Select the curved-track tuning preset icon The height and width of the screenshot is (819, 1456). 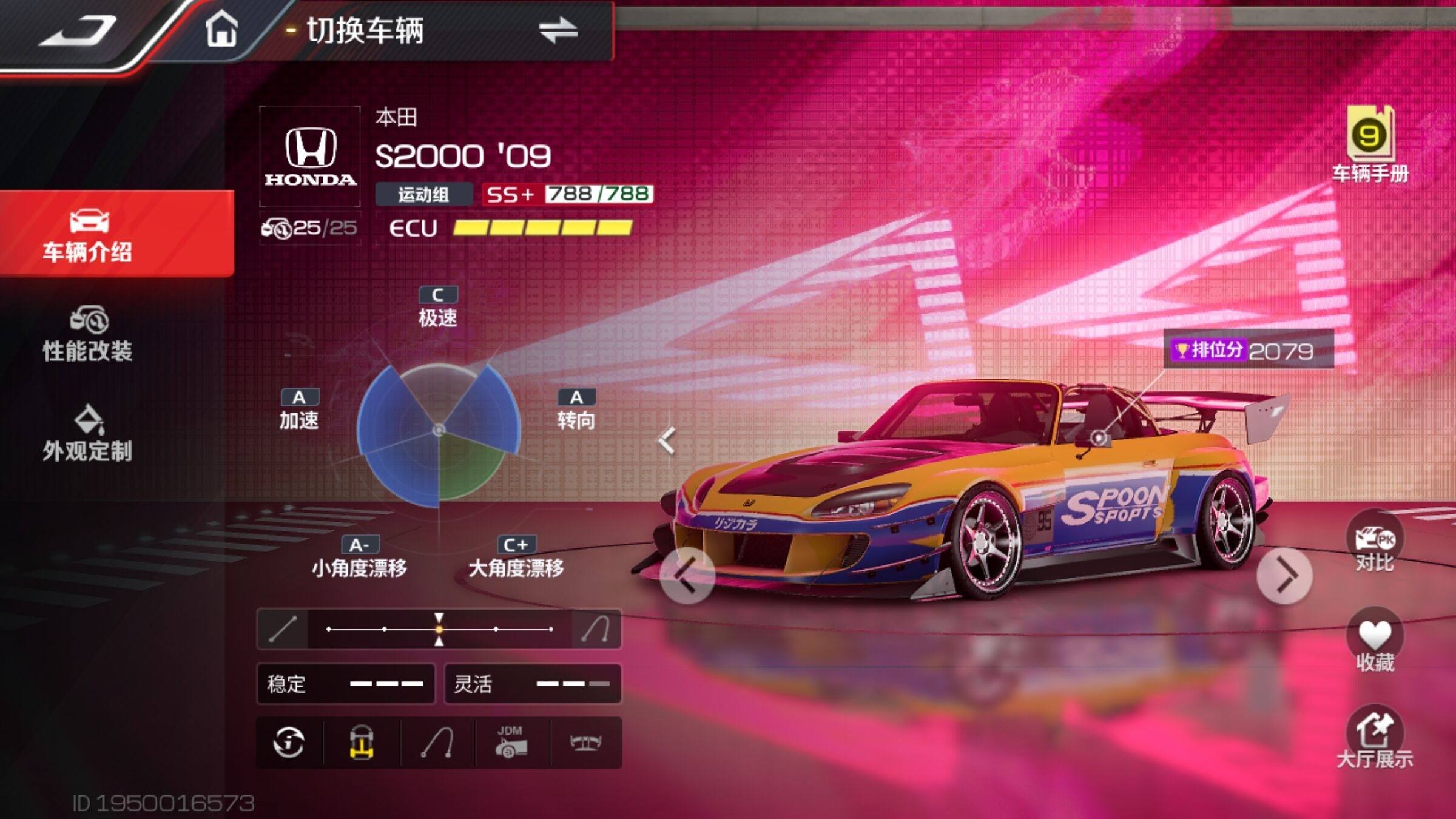coord(596,629)
